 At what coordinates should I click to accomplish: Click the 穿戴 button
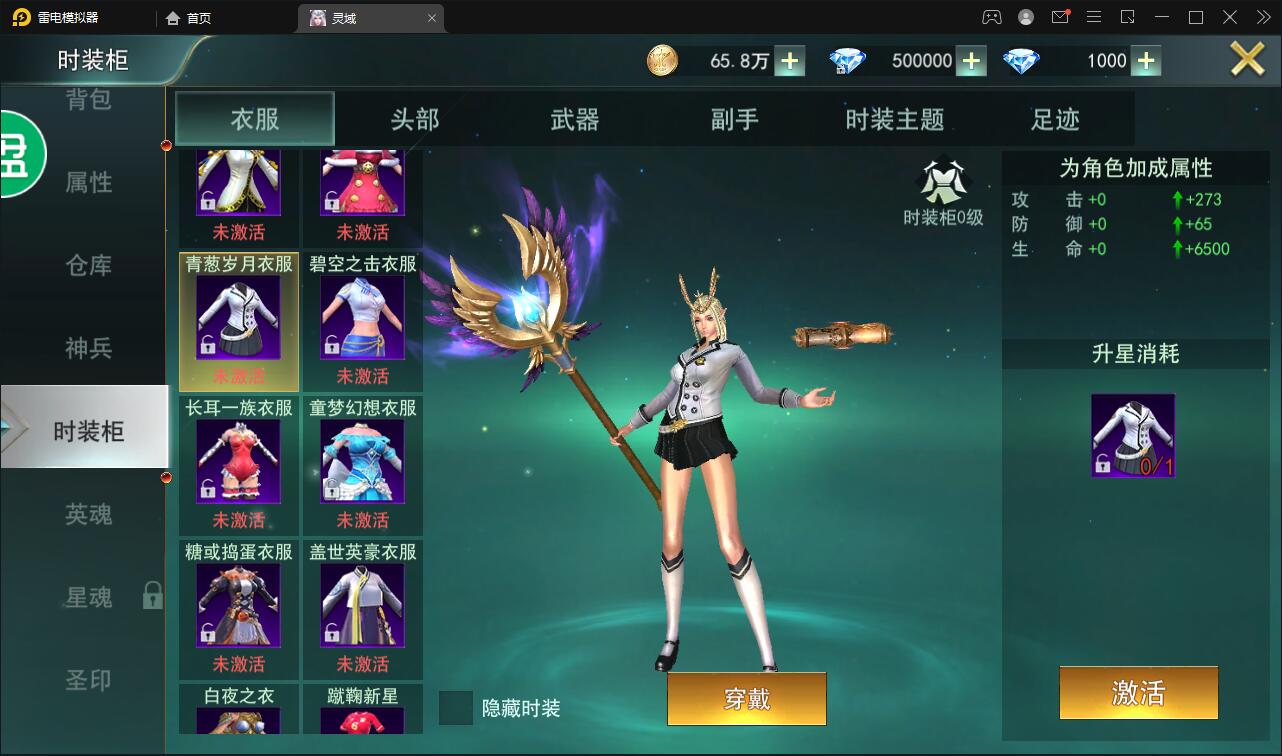746,699
